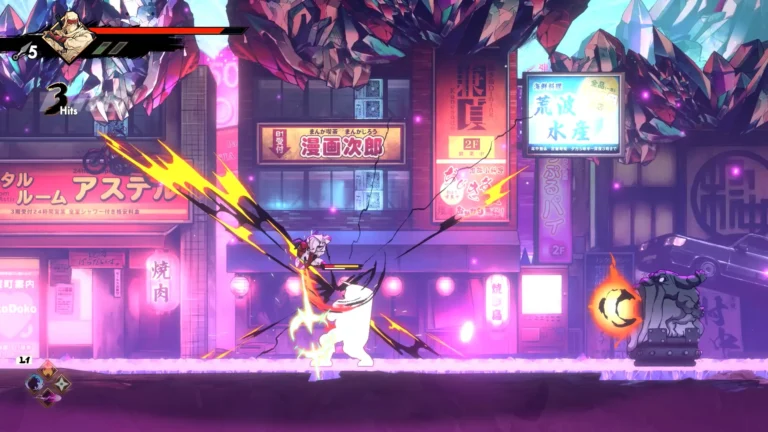Image resolution: width=768 pixels, height=432 pixels.
Task: Activate the fire ninpo ability icon
Action: click(48, 370)
